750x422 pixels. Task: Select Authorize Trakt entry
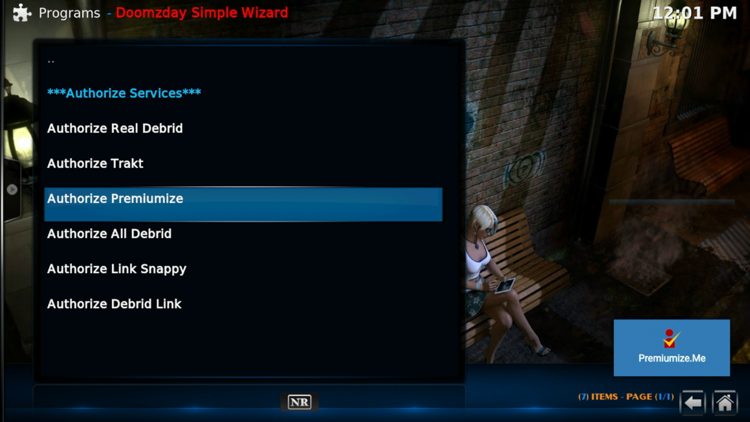[95, 163]
